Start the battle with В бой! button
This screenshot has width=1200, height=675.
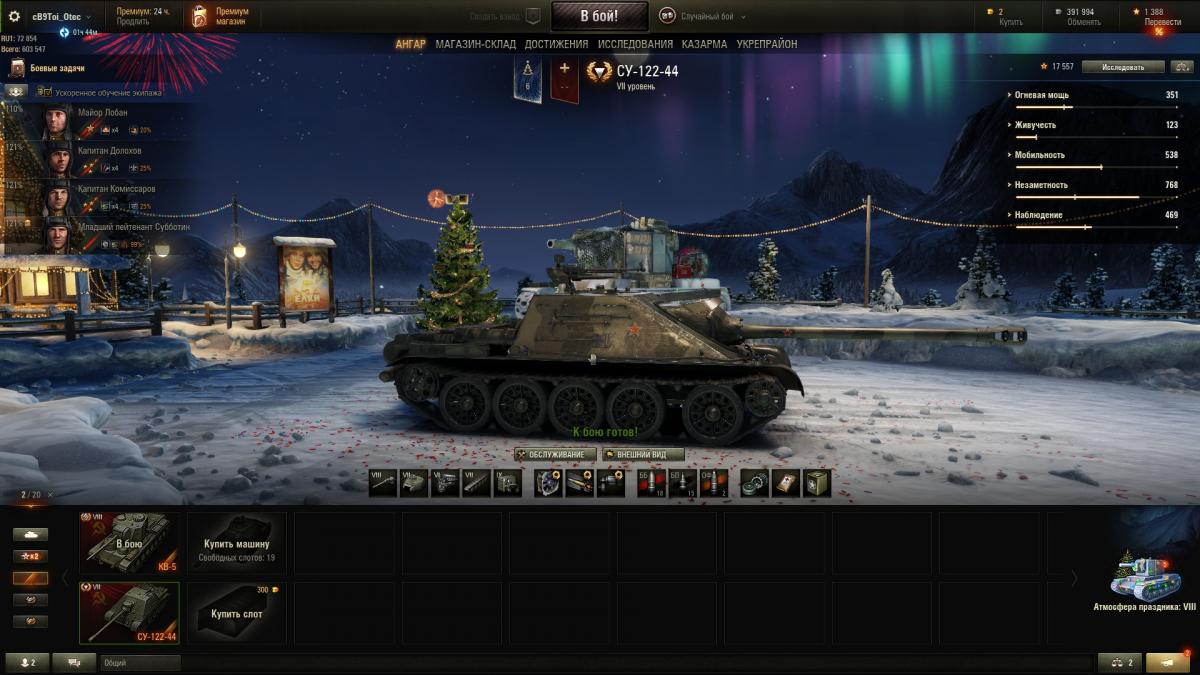point(599,16)
